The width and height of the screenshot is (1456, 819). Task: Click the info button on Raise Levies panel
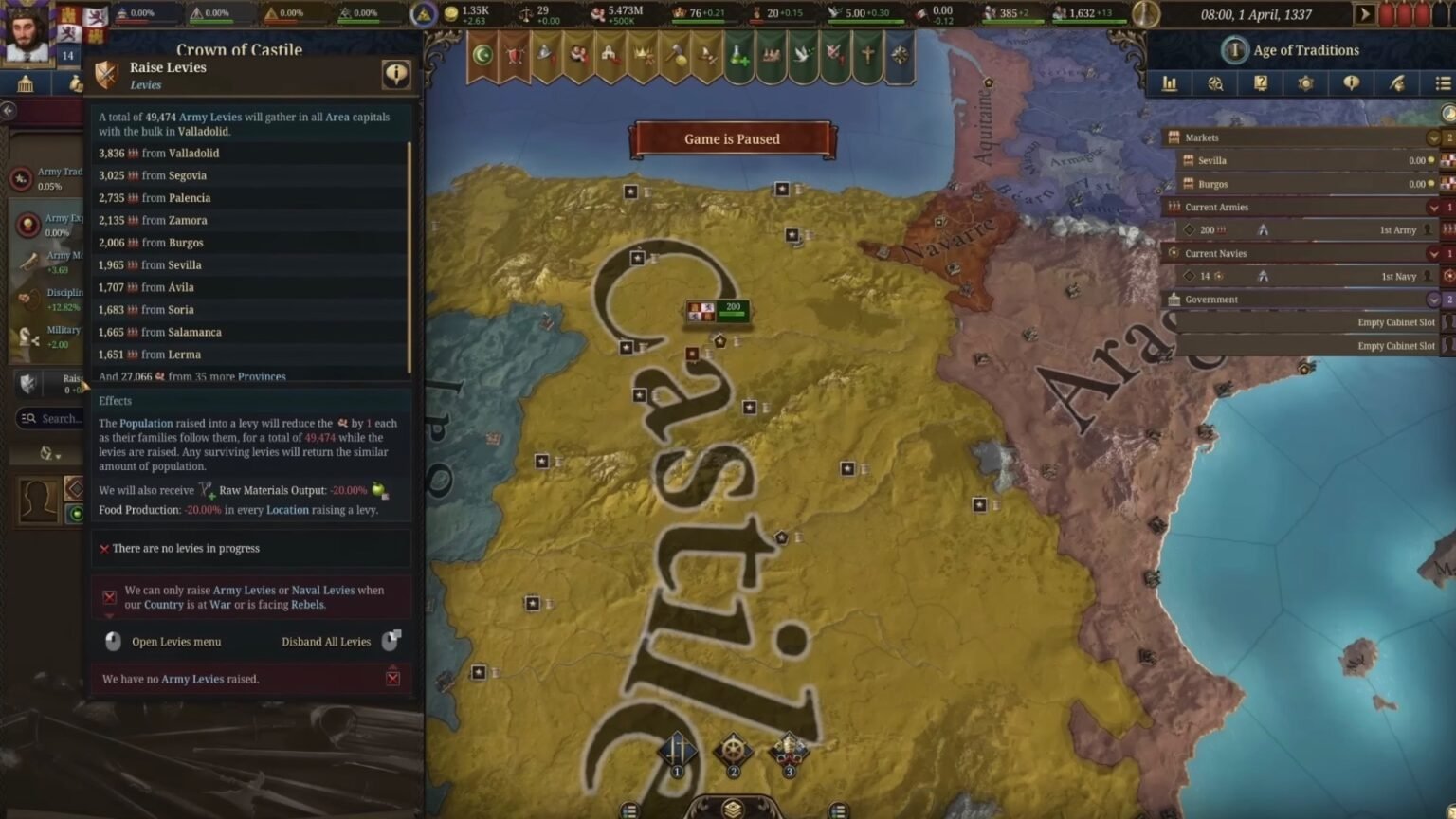point(396,74)
